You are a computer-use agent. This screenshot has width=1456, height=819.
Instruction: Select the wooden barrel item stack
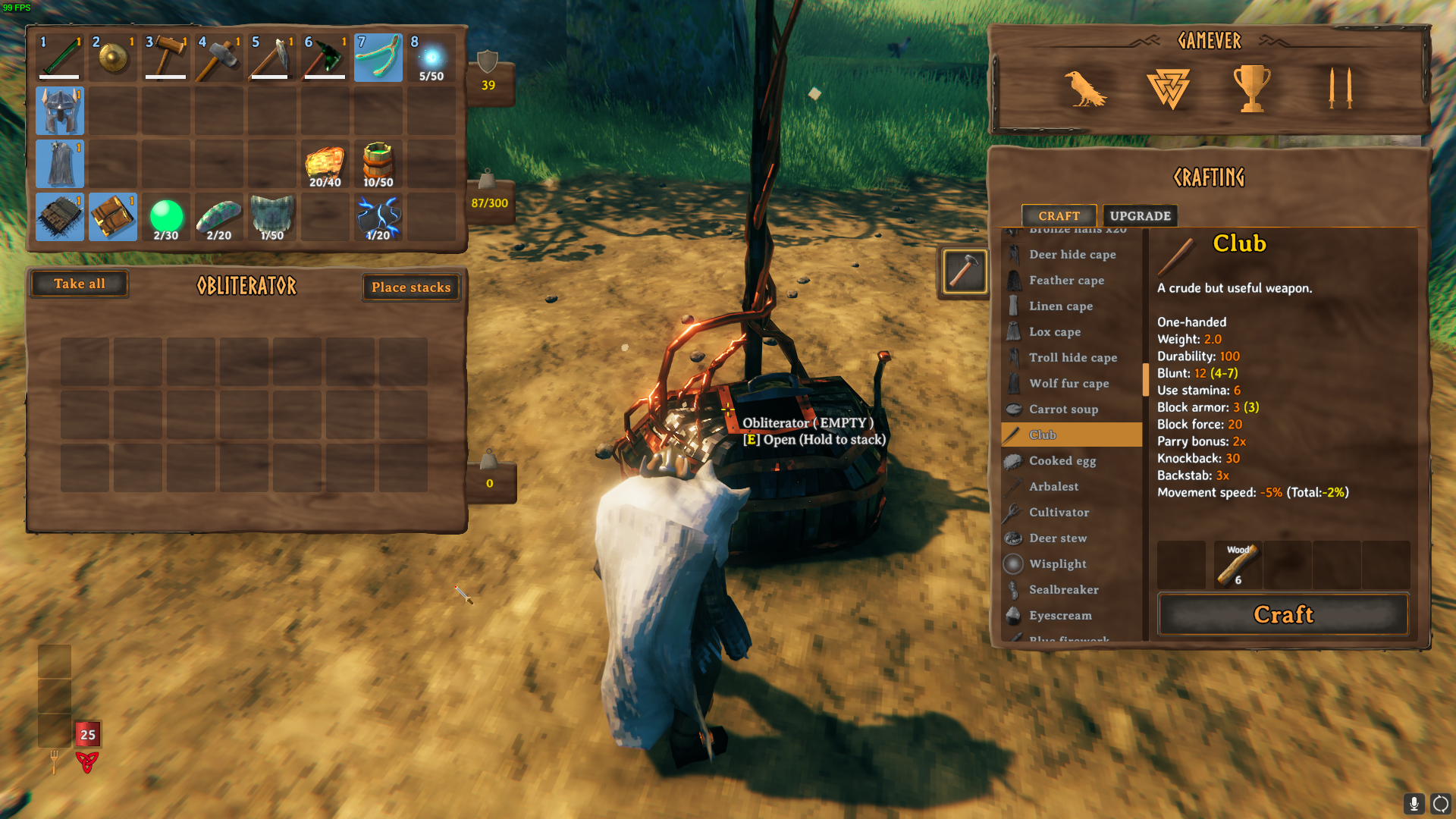point(378,164)
